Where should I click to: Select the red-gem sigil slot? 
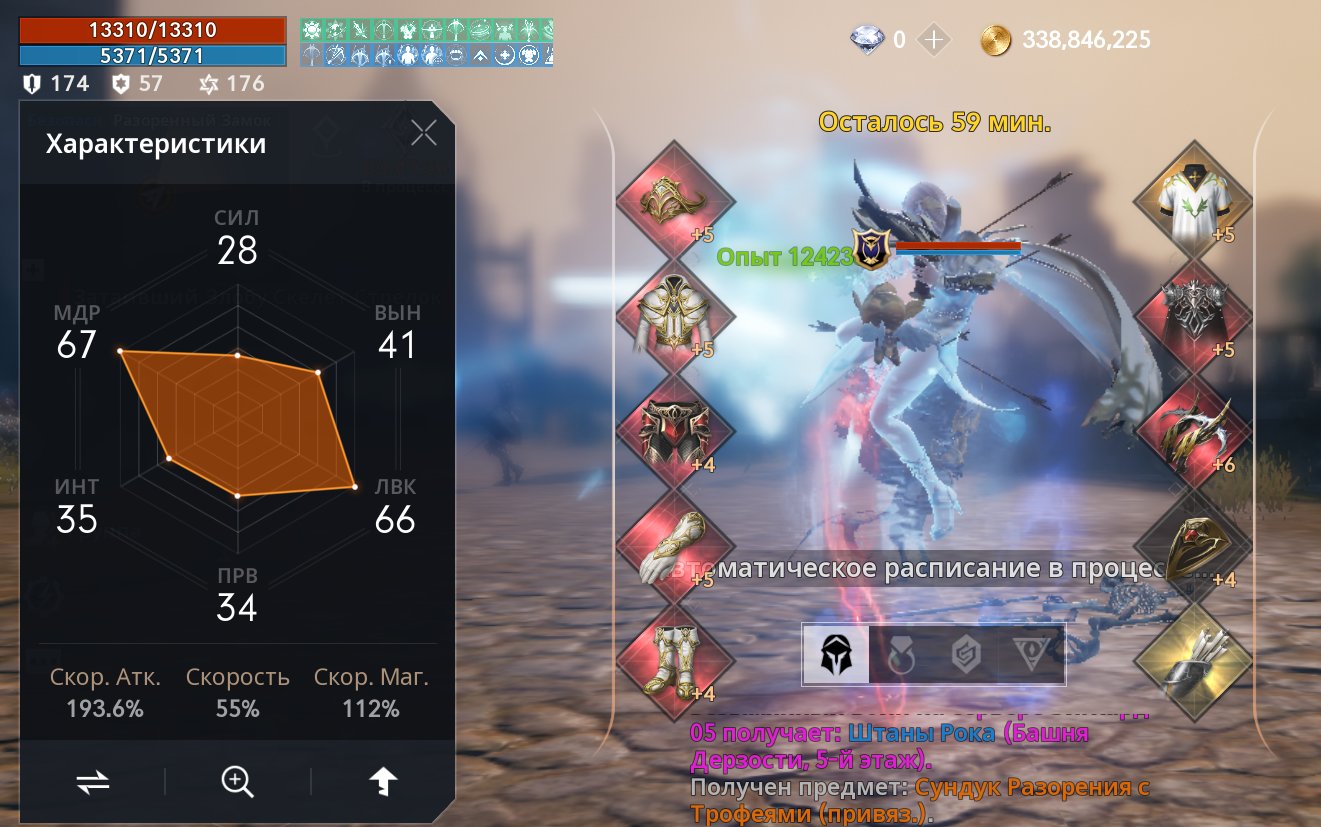tap(1193, 545)
